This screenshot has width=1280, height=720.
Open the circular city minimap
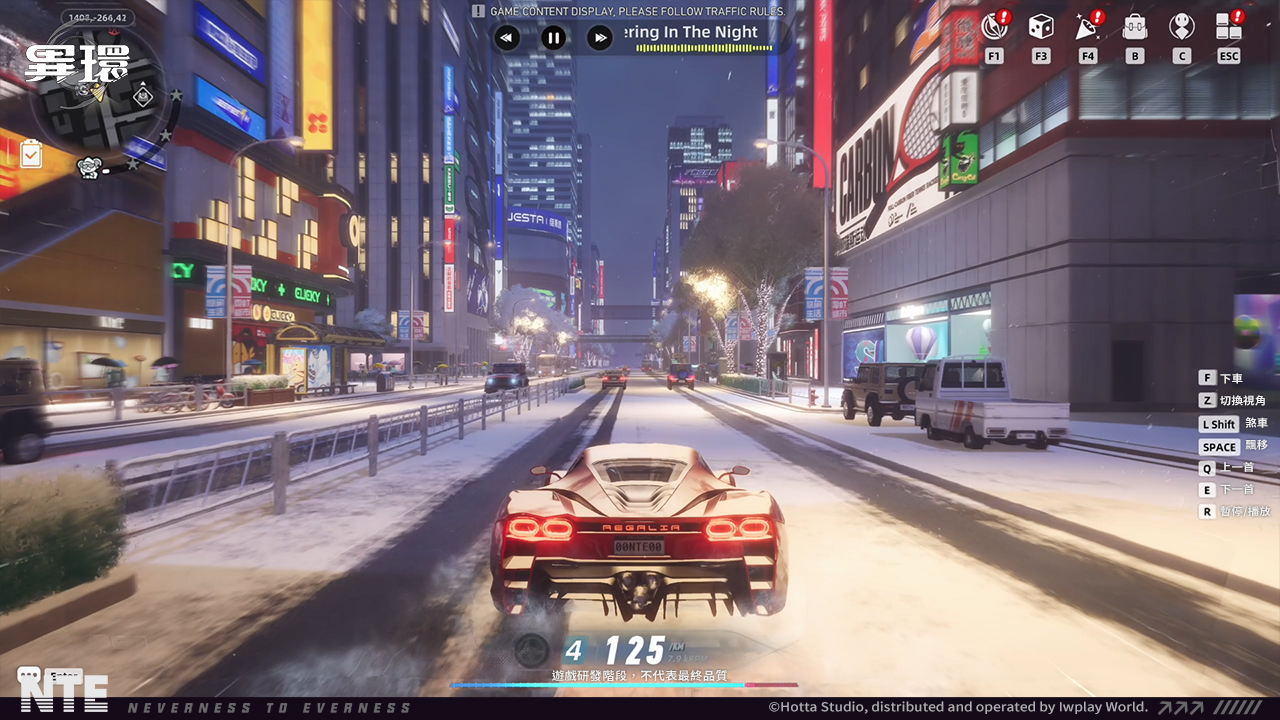(97, 95)
